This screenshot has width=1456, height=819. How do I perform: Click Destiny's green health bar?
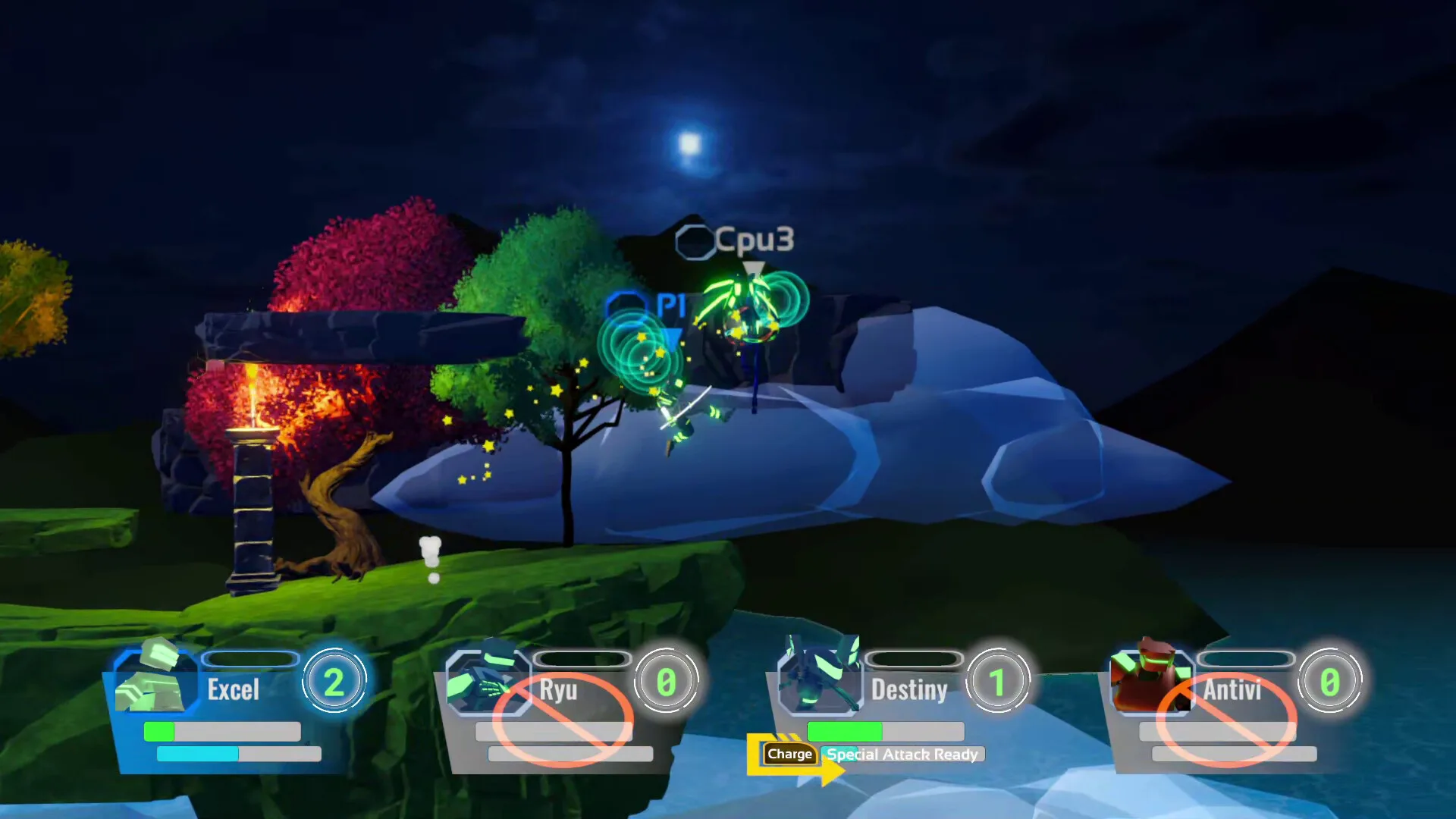pyautogui.click(x=846, y=731)
